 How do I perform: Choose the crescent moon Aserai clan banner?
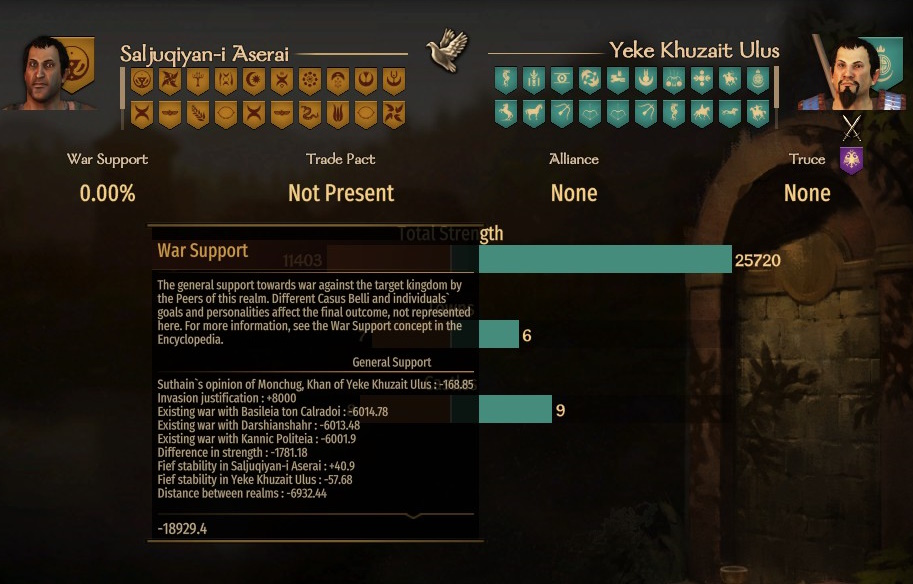253,81
